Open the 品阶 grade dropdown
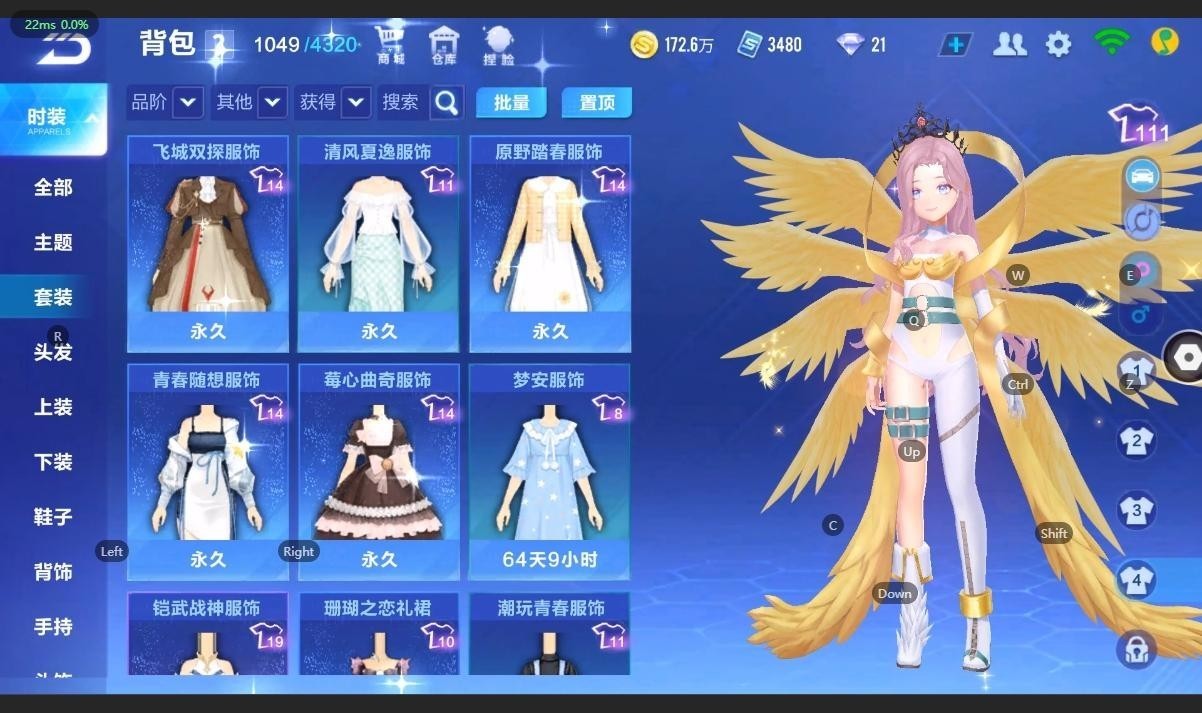 188,102
